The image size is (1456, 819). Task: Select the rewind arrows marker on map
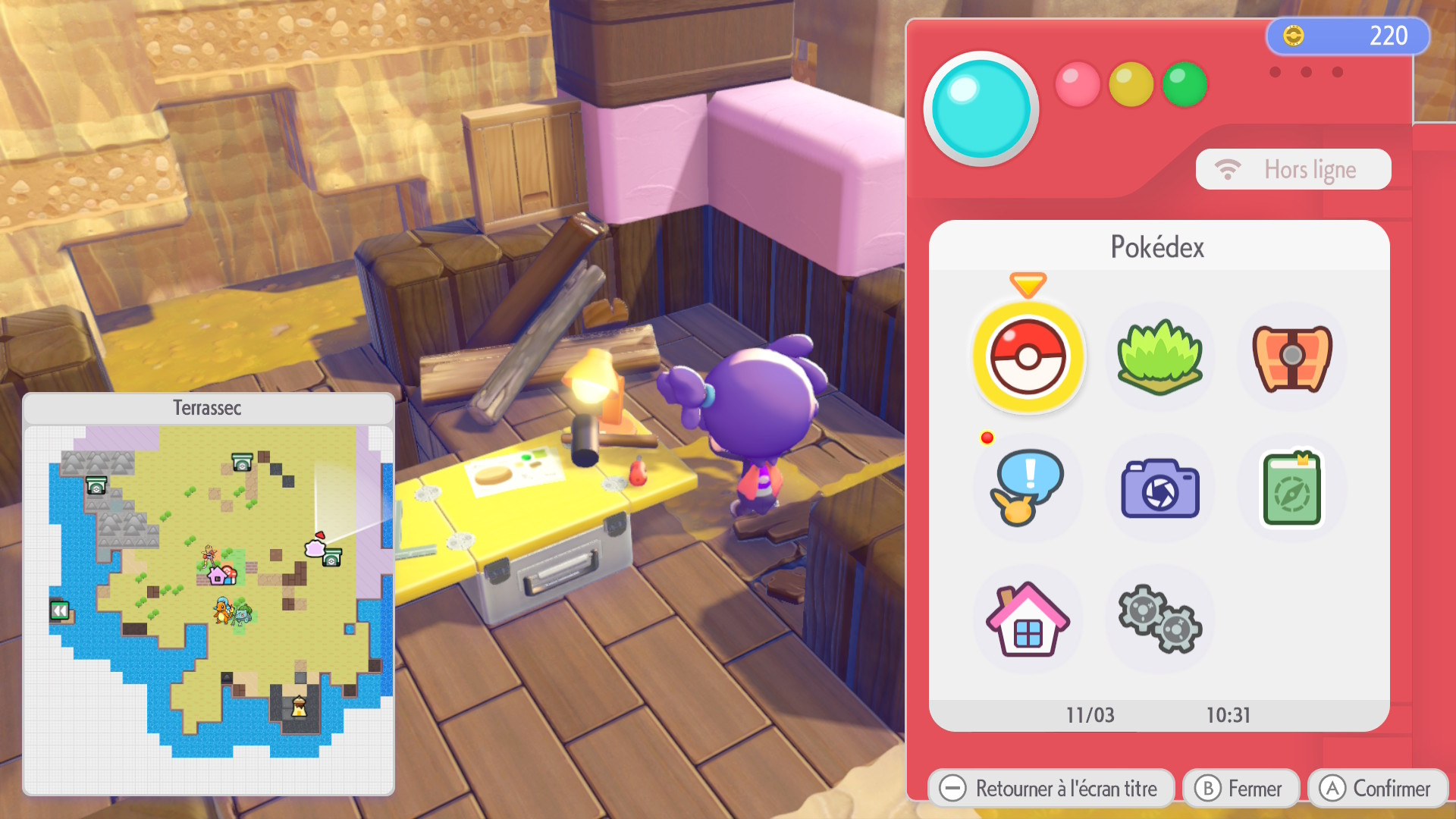click(60, 610)
